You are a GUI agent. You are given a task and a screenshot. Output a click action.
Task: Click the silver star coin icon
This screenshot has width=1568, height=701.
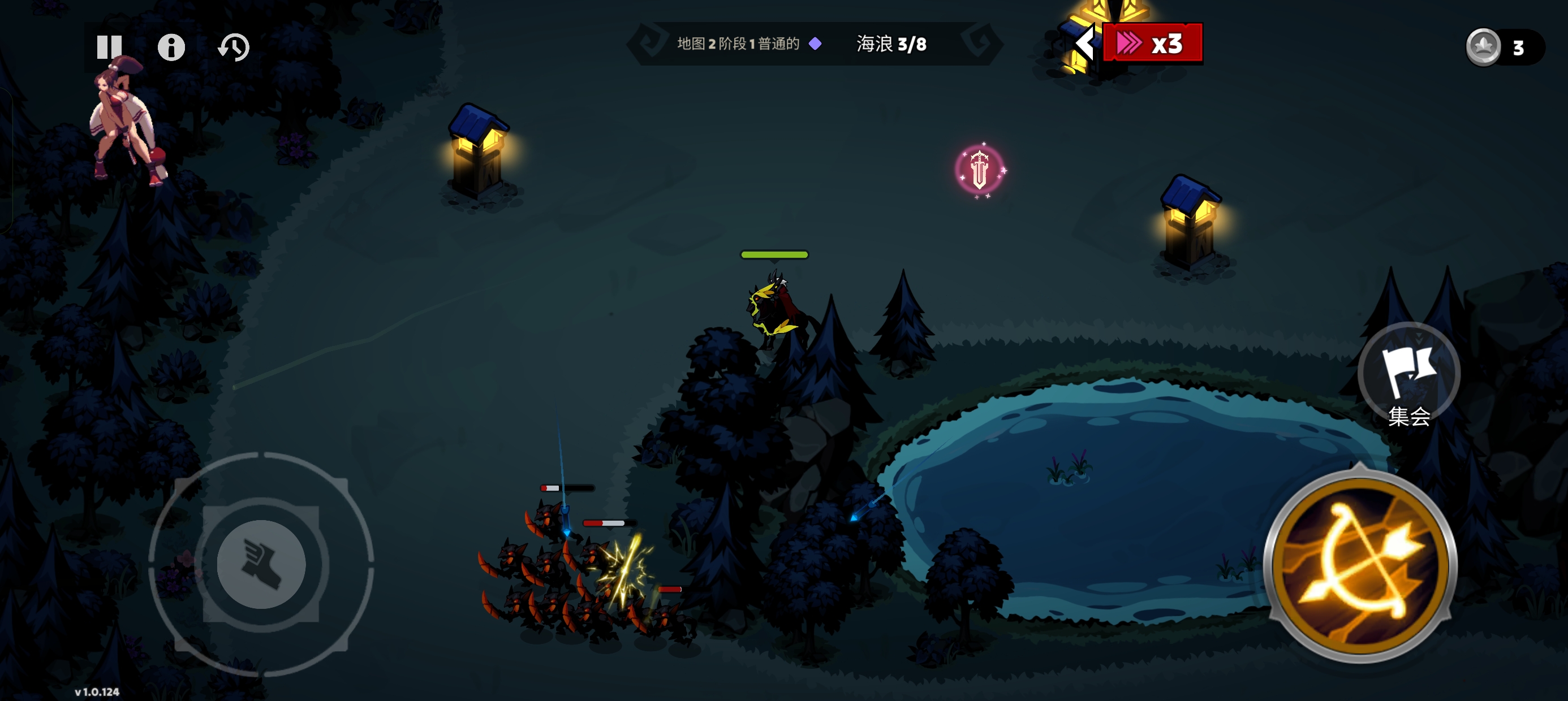coord(1483,47)
